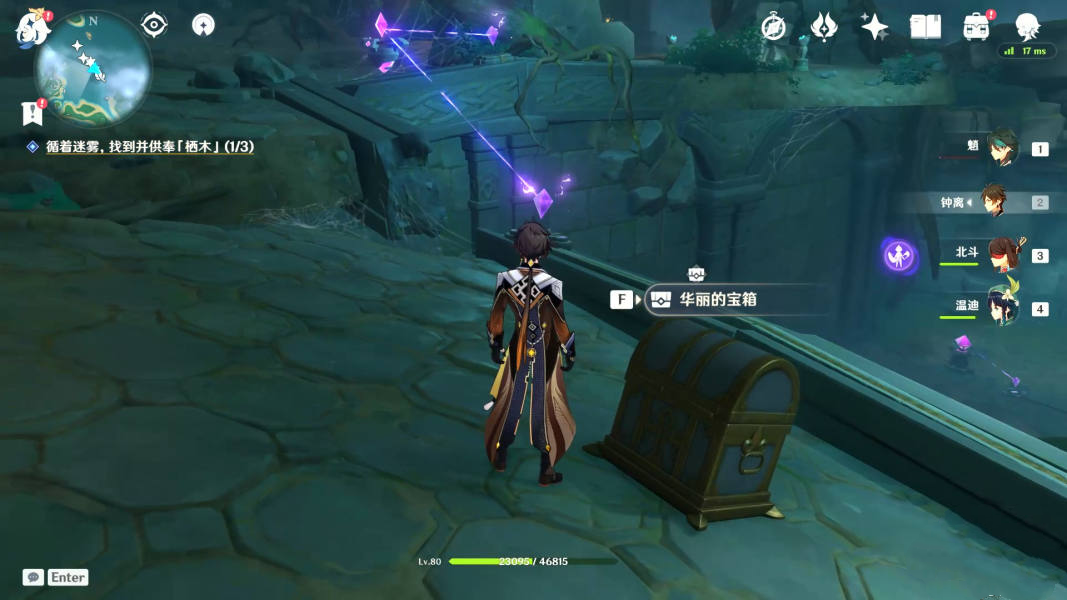Open the winged battle pass icon
The image size is (1067, 600).
click(823, 27)
